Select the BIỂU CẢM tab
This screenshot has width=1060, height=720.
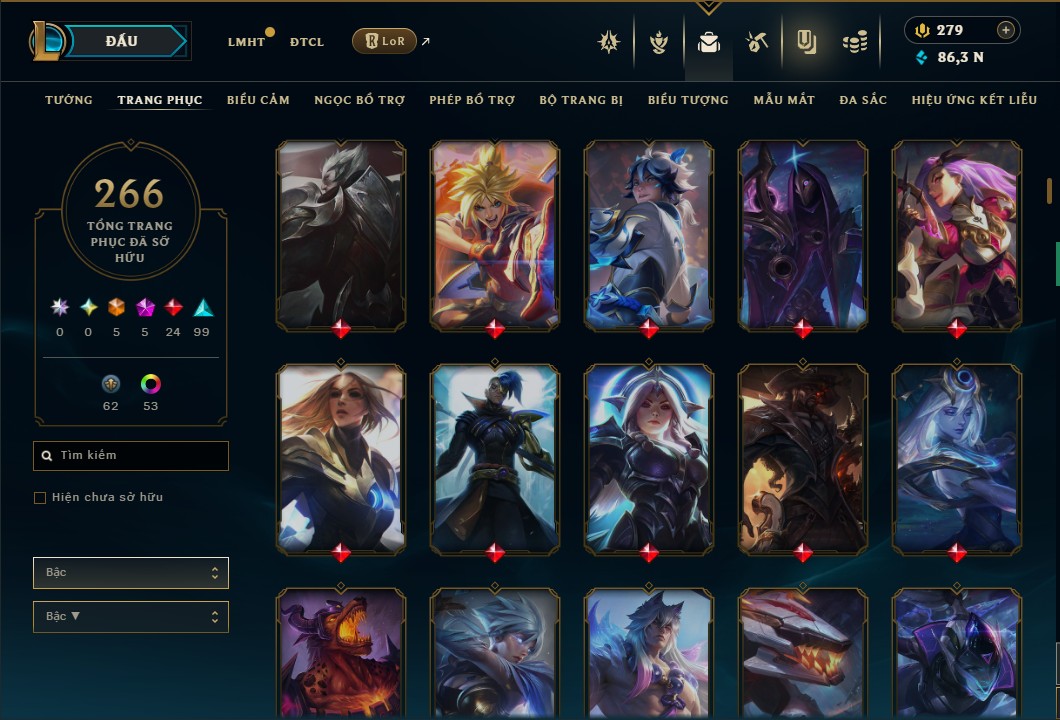point(258,100)
